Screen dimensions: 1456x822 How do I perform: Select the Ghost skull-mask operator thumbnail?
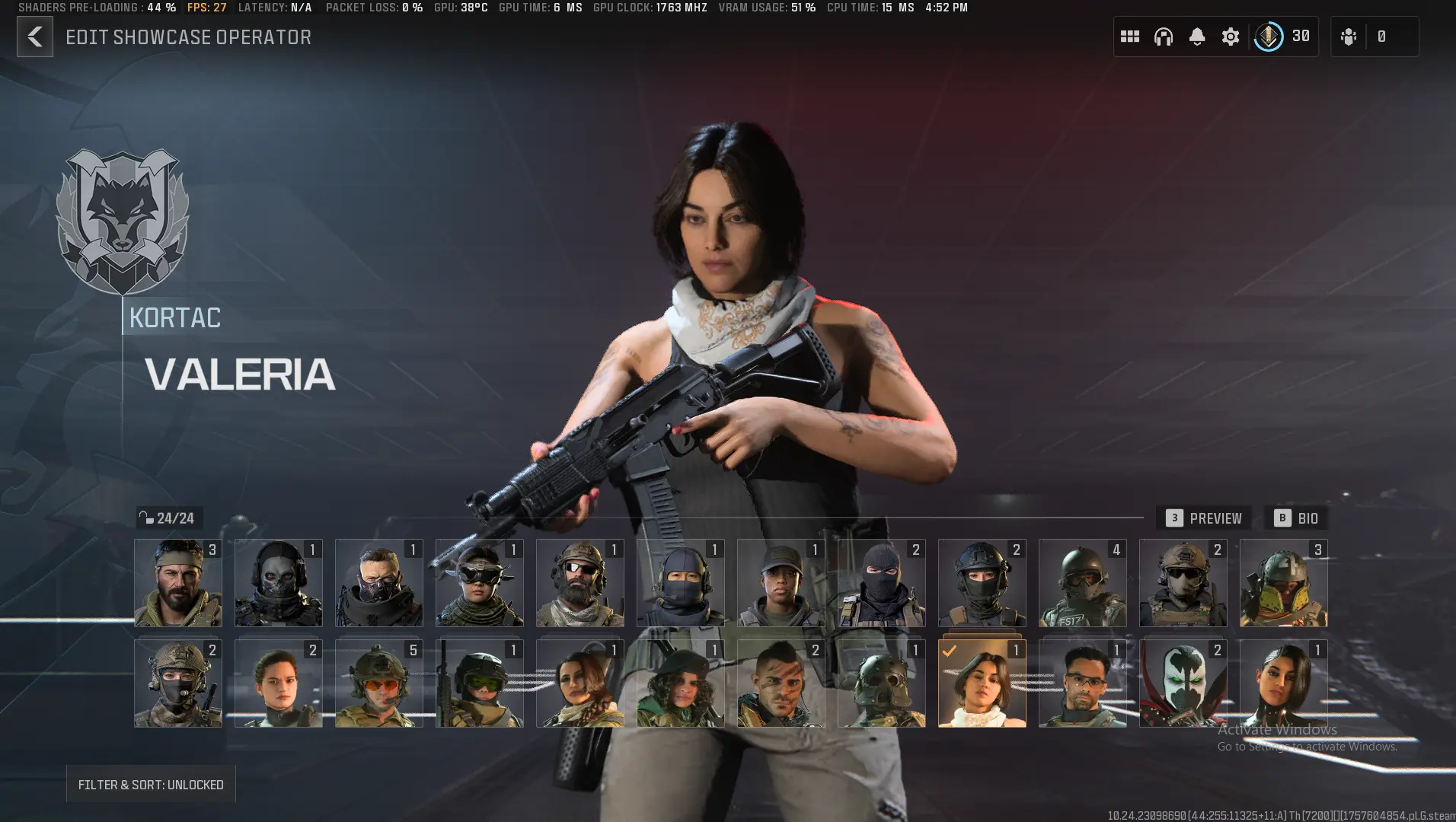(279, 583)
